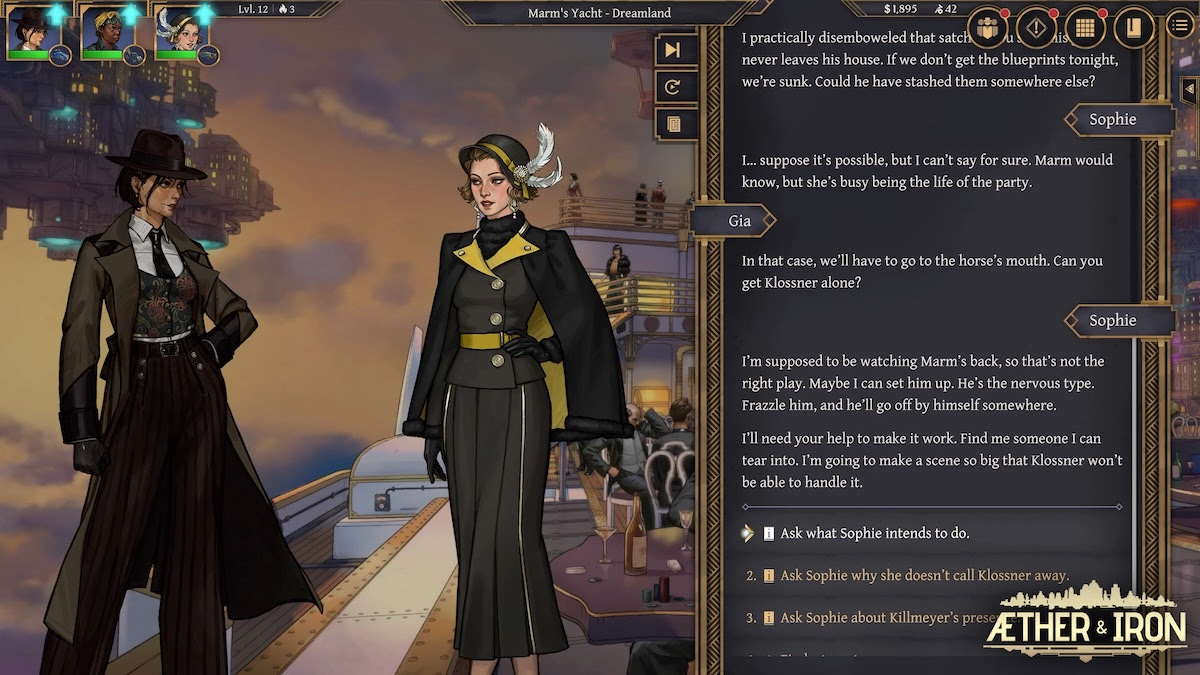Select the option about Killmeyer's presence
The image size is (1200, 675).
click(x=880, y=618)
